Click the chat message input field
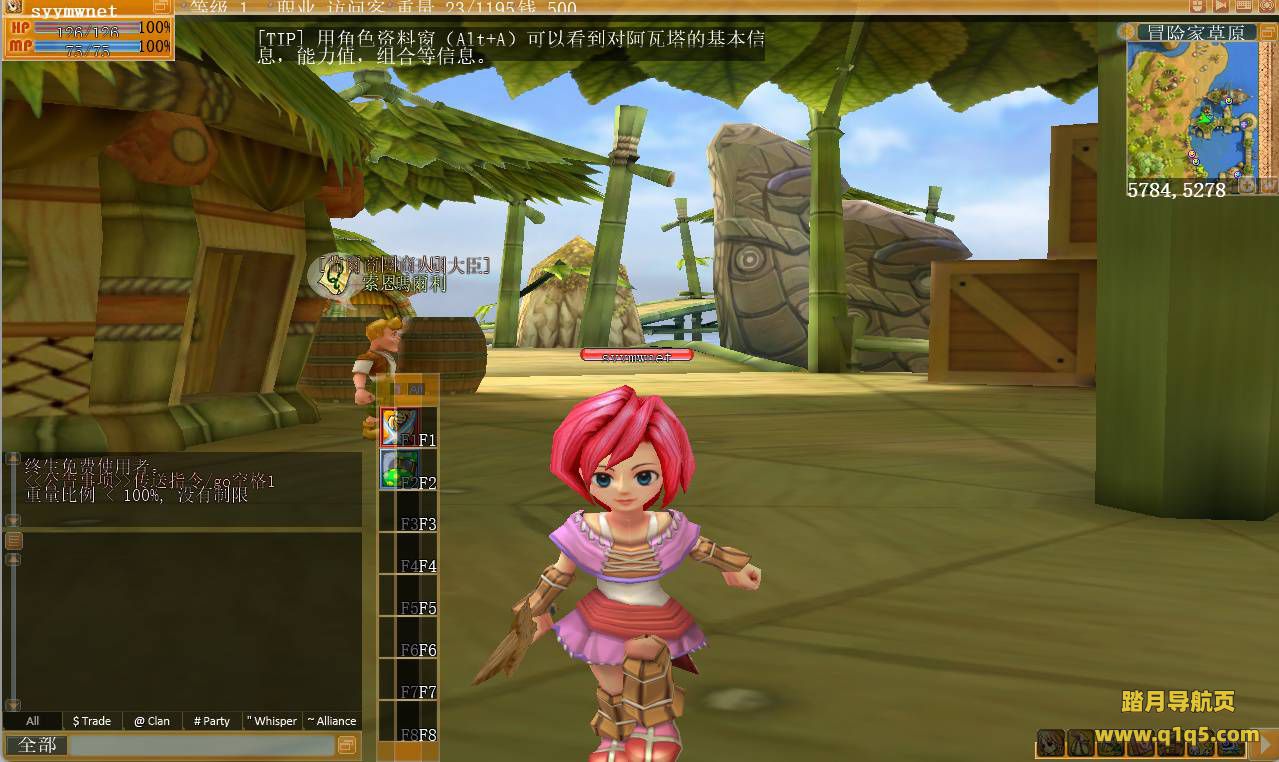The height and width of the screenshot is (762, 1279). pos(202,746)
